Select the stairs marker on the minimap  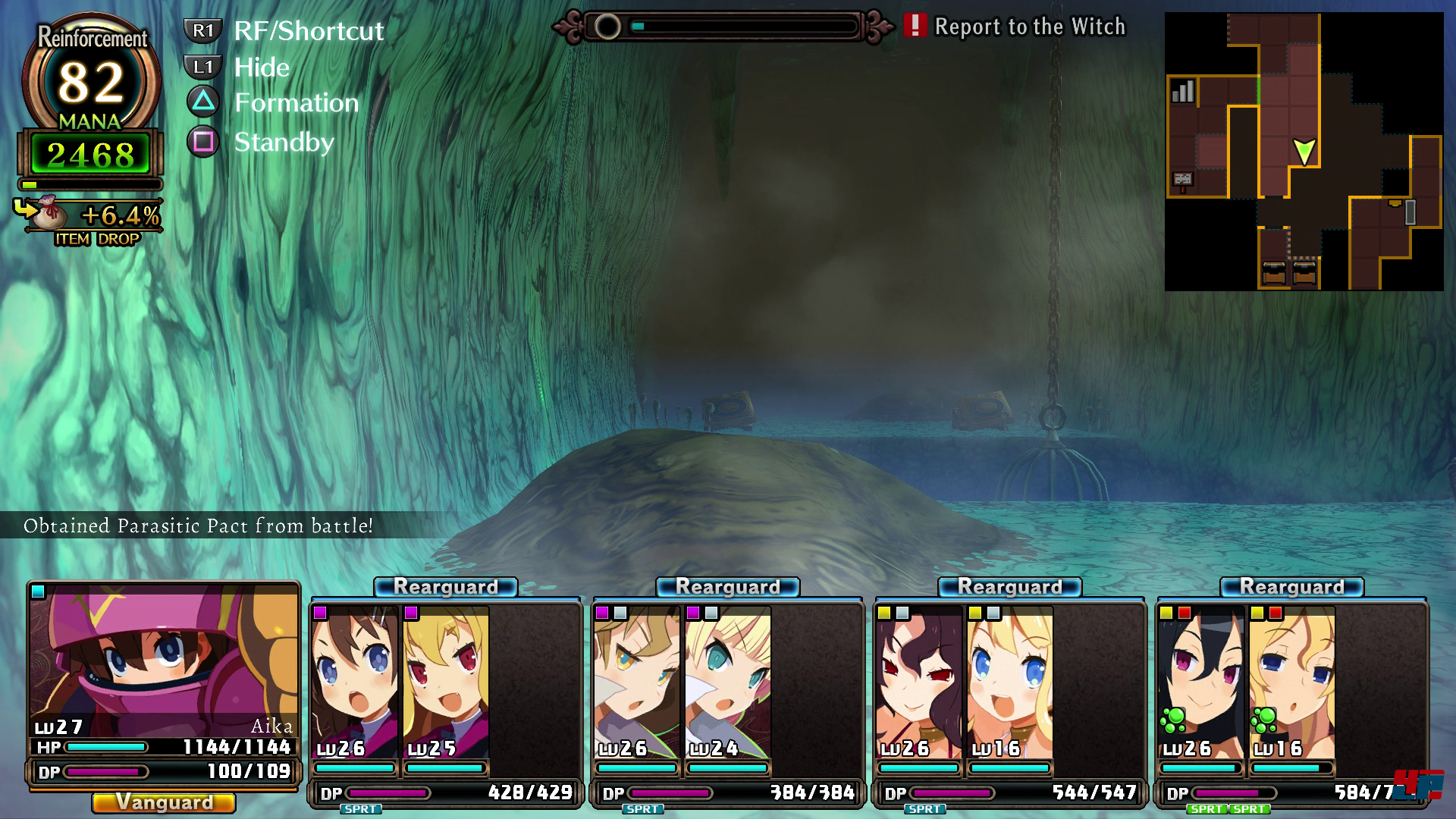tap(1182, 92)
